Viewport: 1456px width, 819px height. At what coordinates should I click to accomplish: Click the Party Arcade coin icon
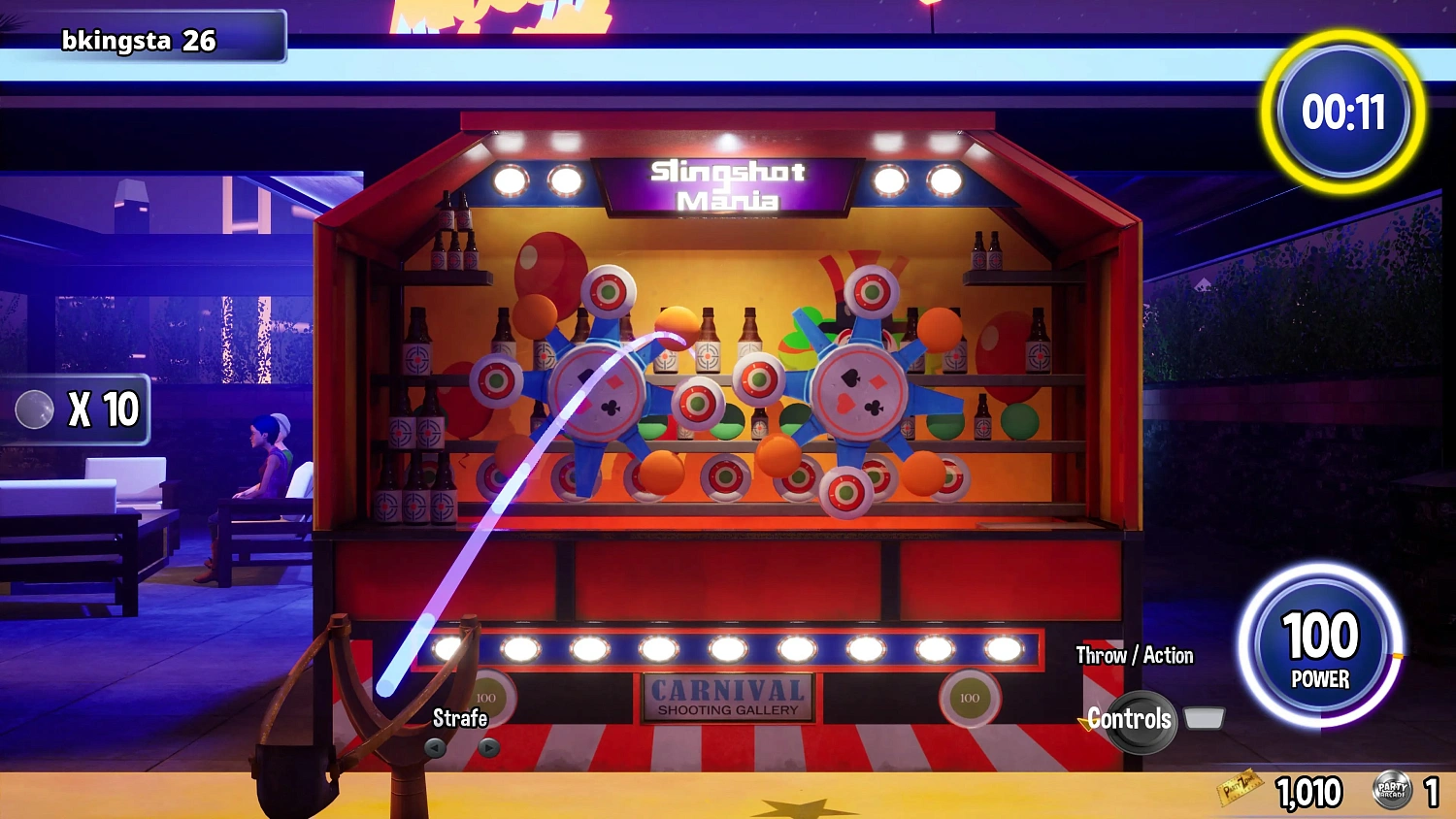[x=1391, y=790]
